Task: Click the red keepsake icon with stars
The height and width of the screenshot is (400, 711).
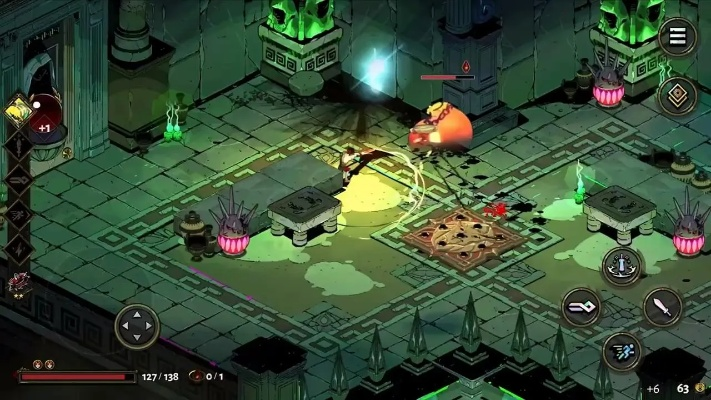Action: coord(18,287)
